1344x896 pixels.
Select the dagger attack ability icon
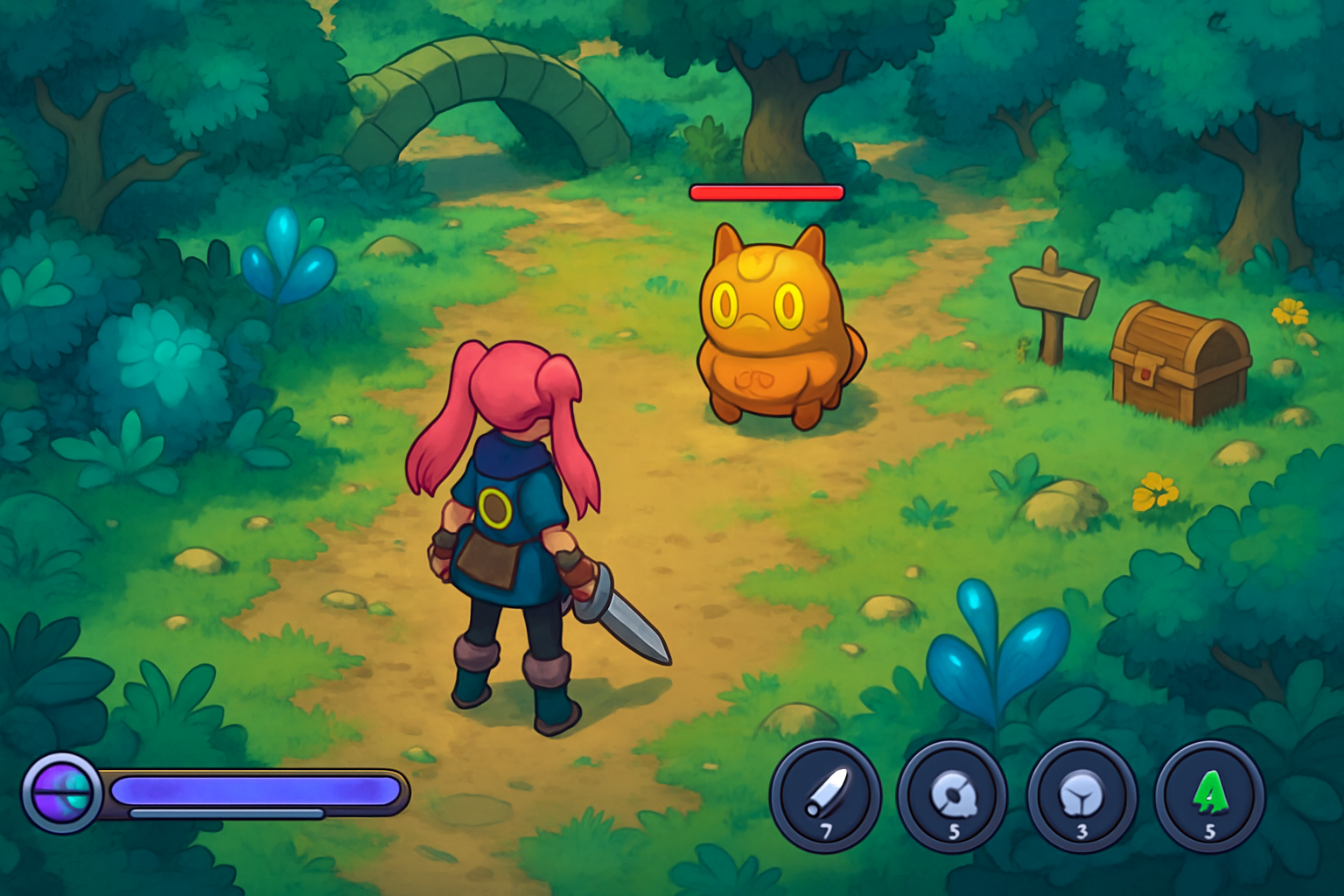(827, 792)
